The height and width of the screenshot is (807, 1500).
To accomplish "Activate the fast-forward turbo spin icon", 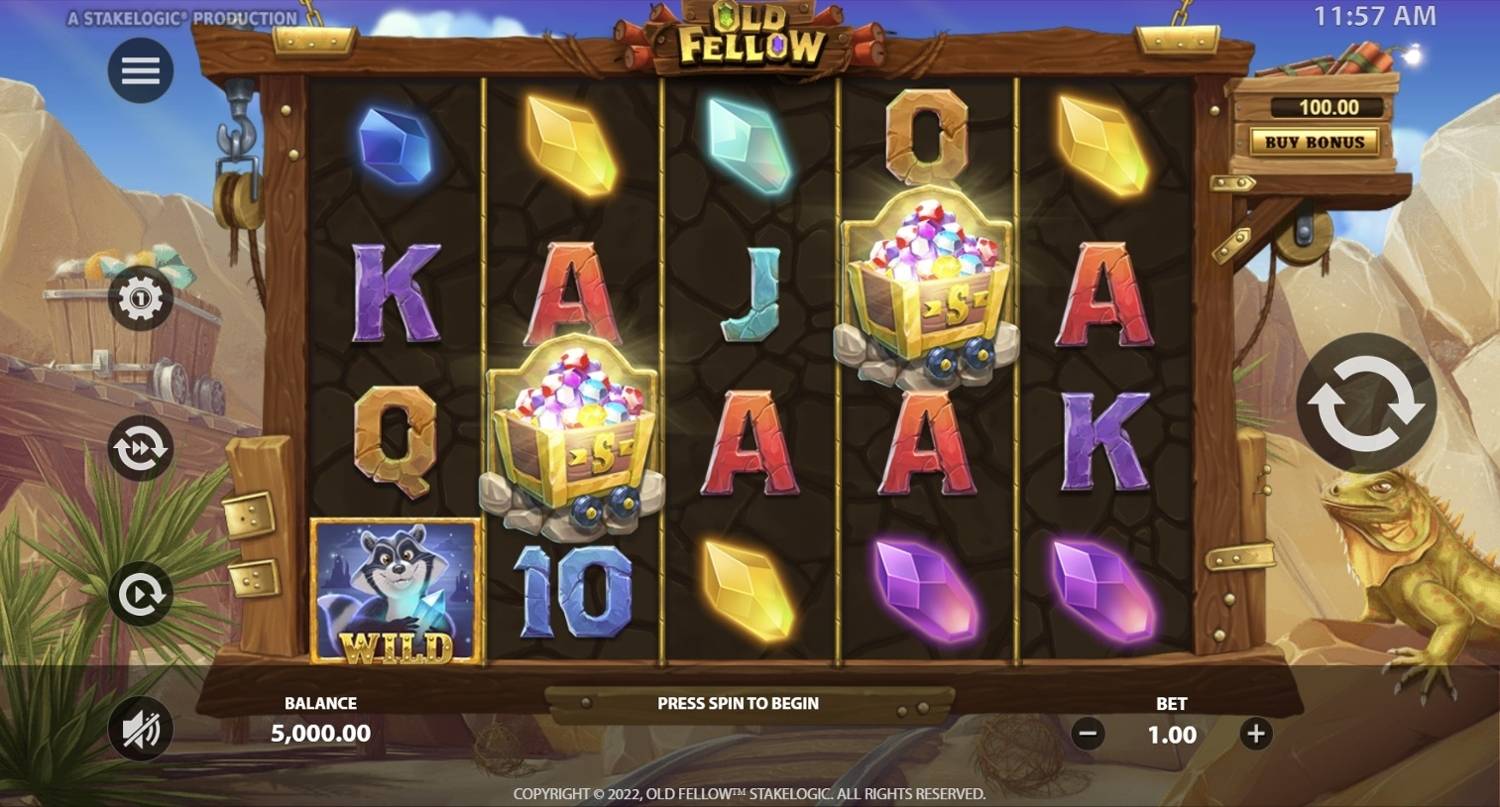I will 141,449.
